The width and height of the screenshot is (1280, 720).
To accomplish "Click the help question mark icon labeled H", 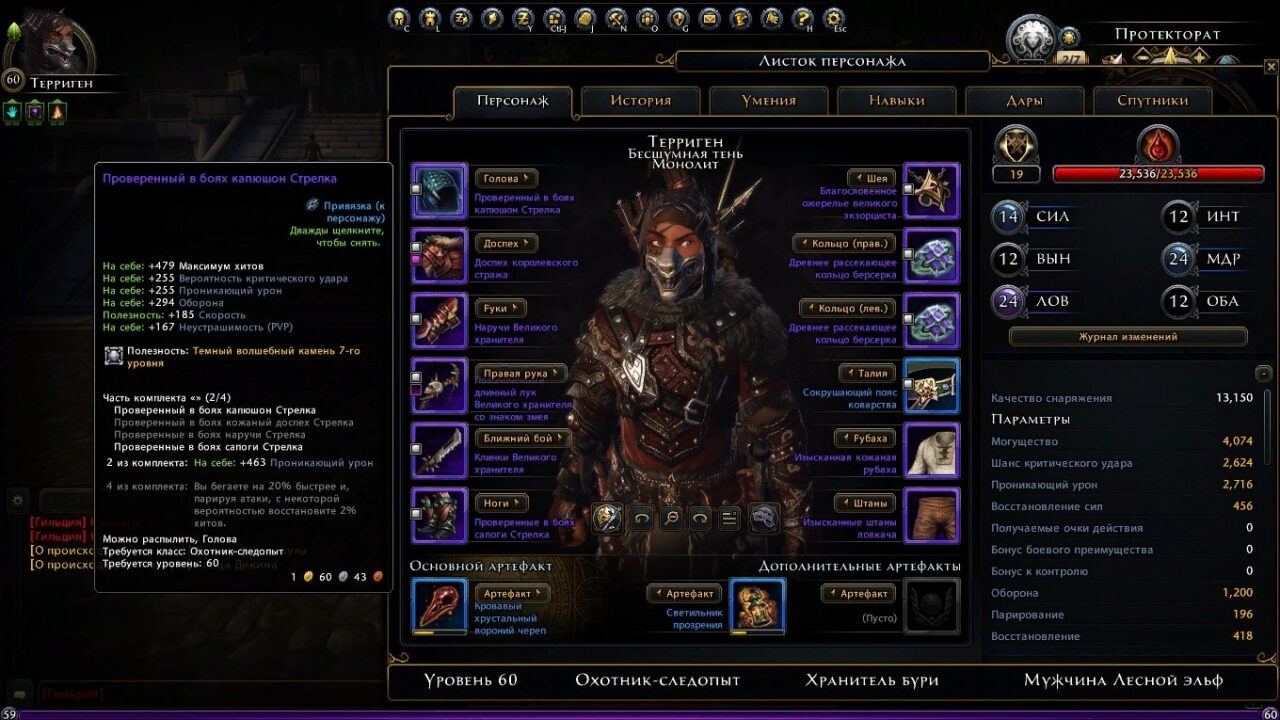I will tap(803, 18).
